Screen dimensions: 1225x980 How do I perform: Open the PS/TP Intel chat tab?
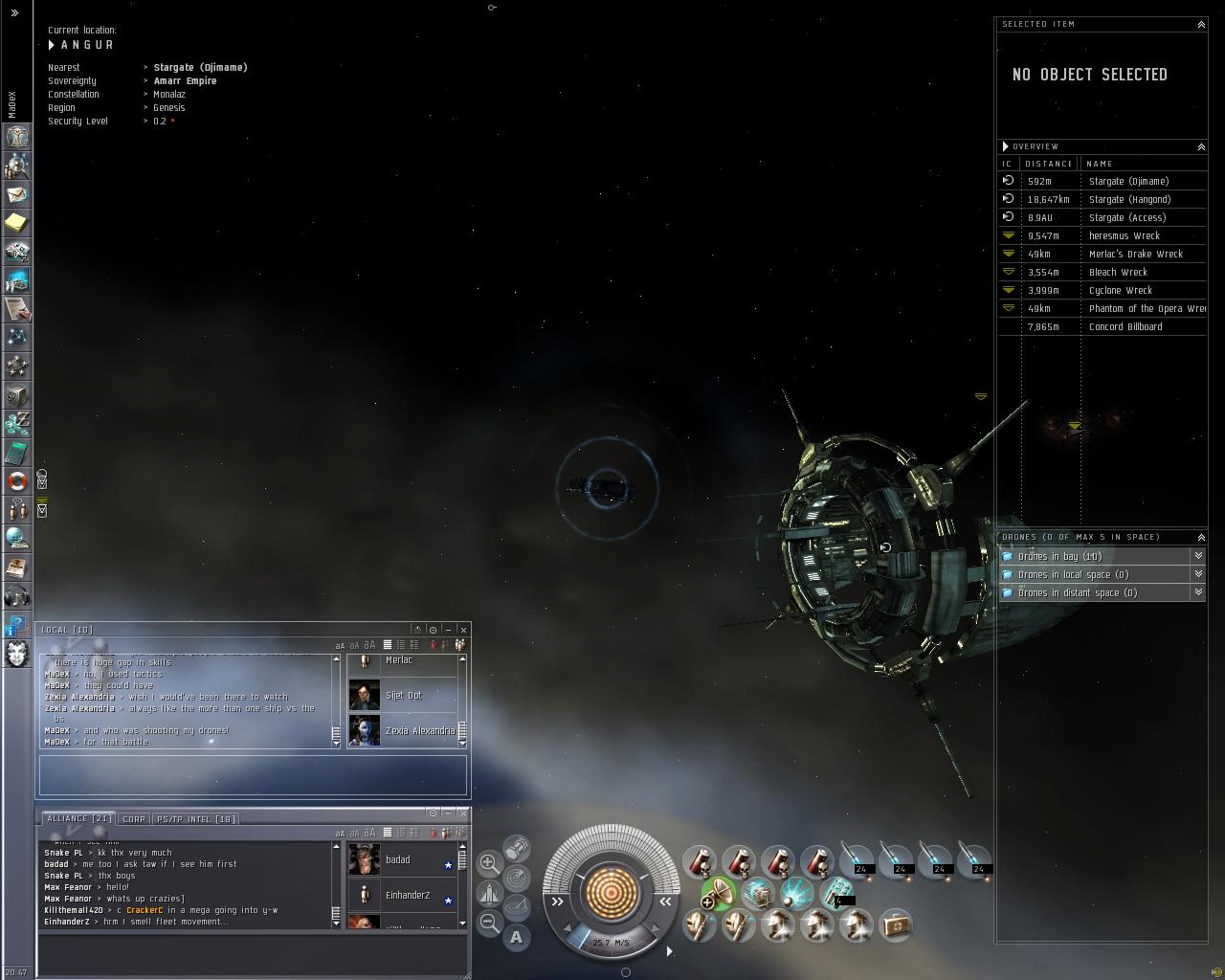pyautogui.click(x=195, y=819)
